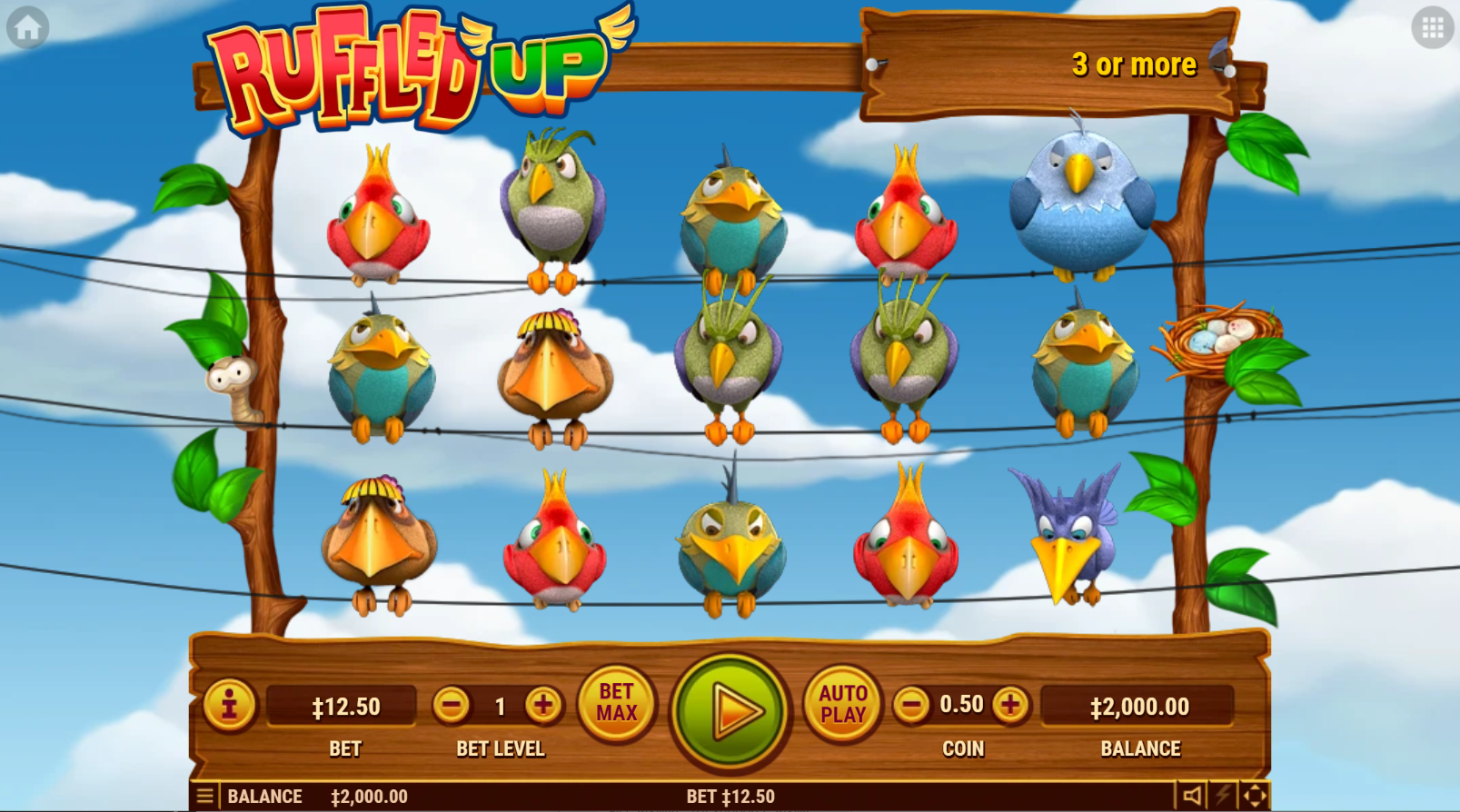1460x812 pixels.
Task: Increase the bet level
Action: pos(543,705)
